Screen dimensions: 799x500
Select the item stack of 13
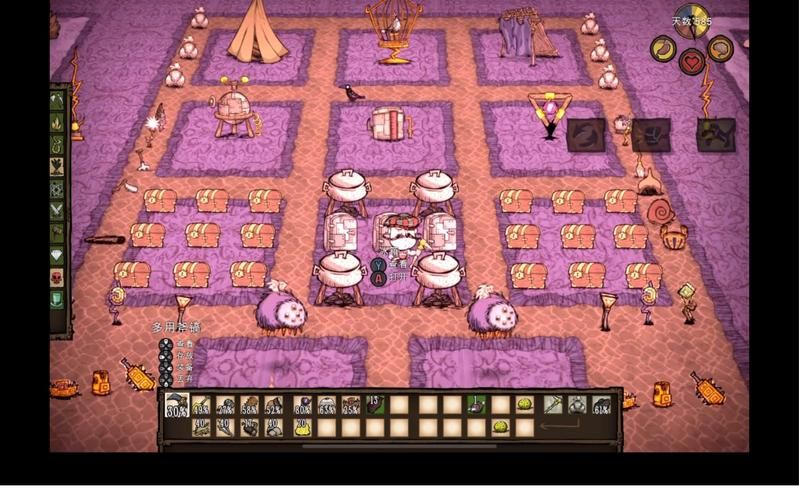376,405
